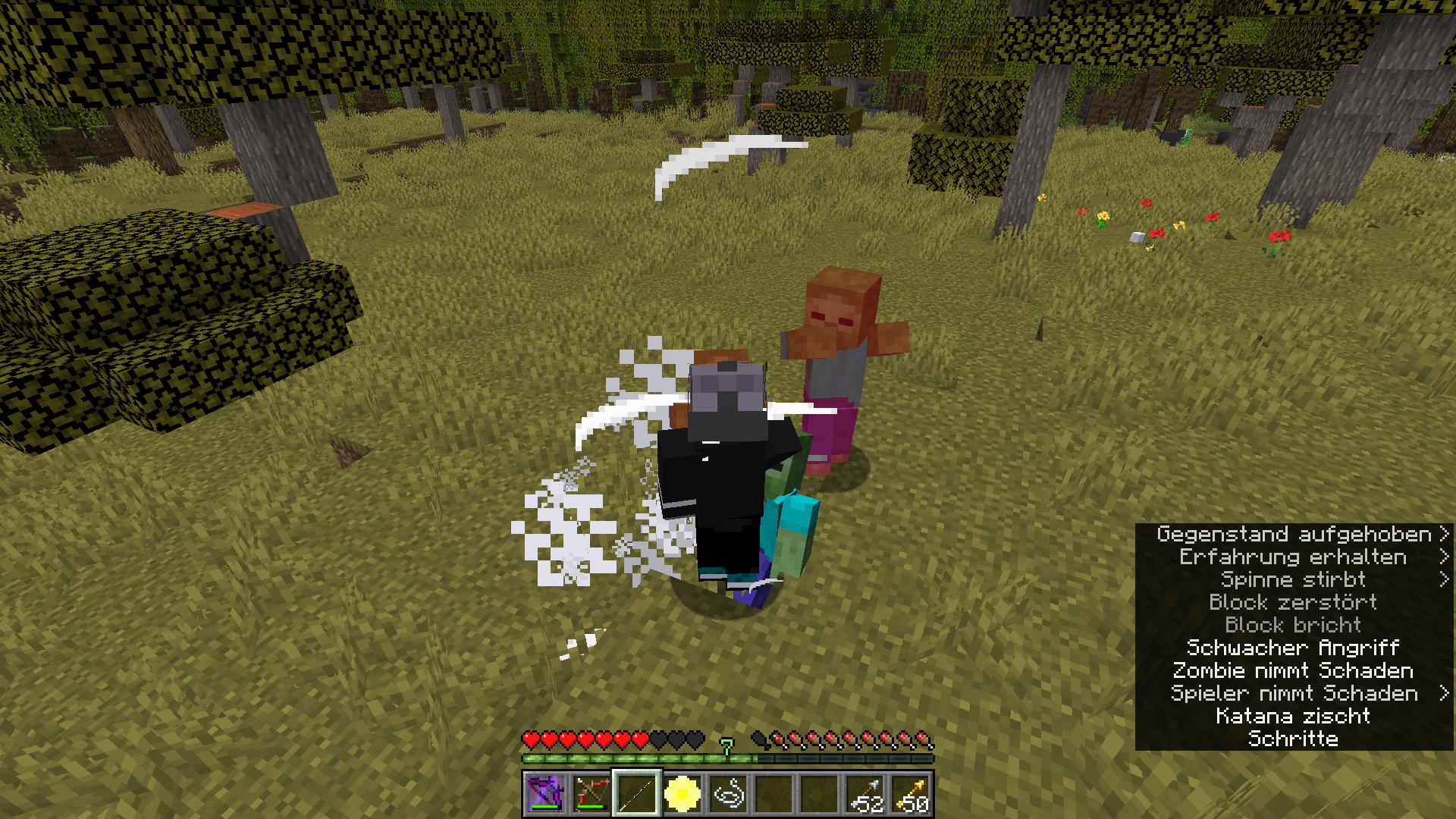1456x819 pixels.
Task: Click the green experience level number 7
Action: click(727, 745)
